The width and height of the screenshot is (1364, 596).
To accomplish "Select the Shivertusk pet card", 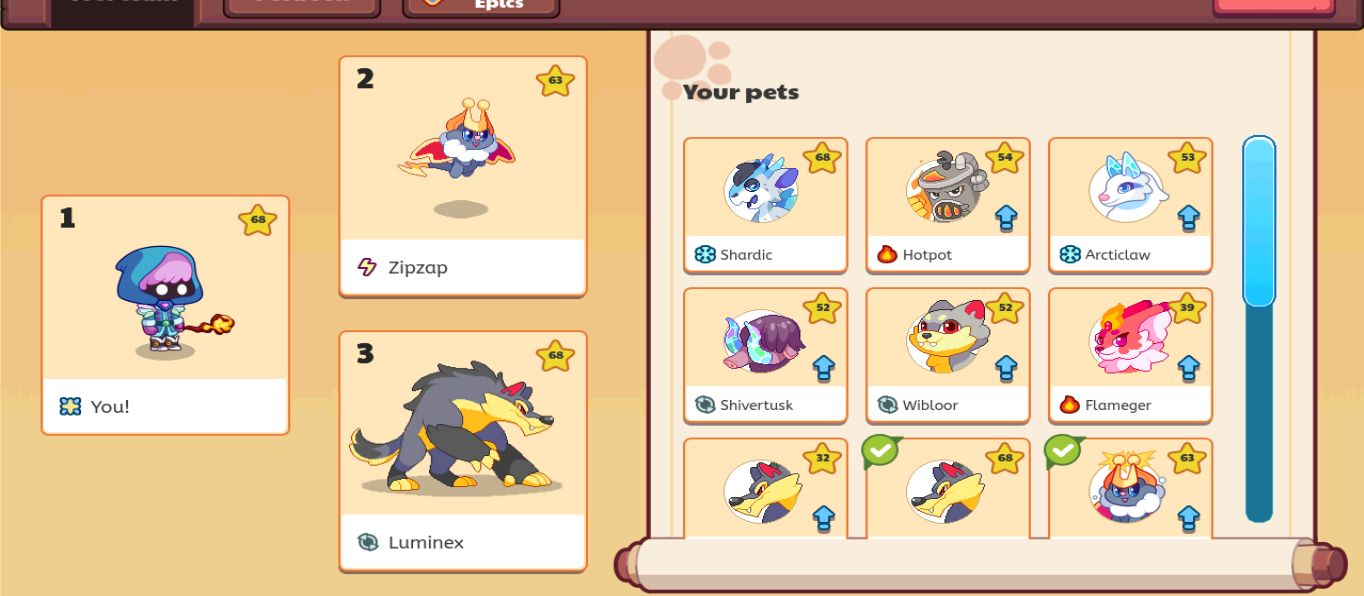I will pos(765,355).
